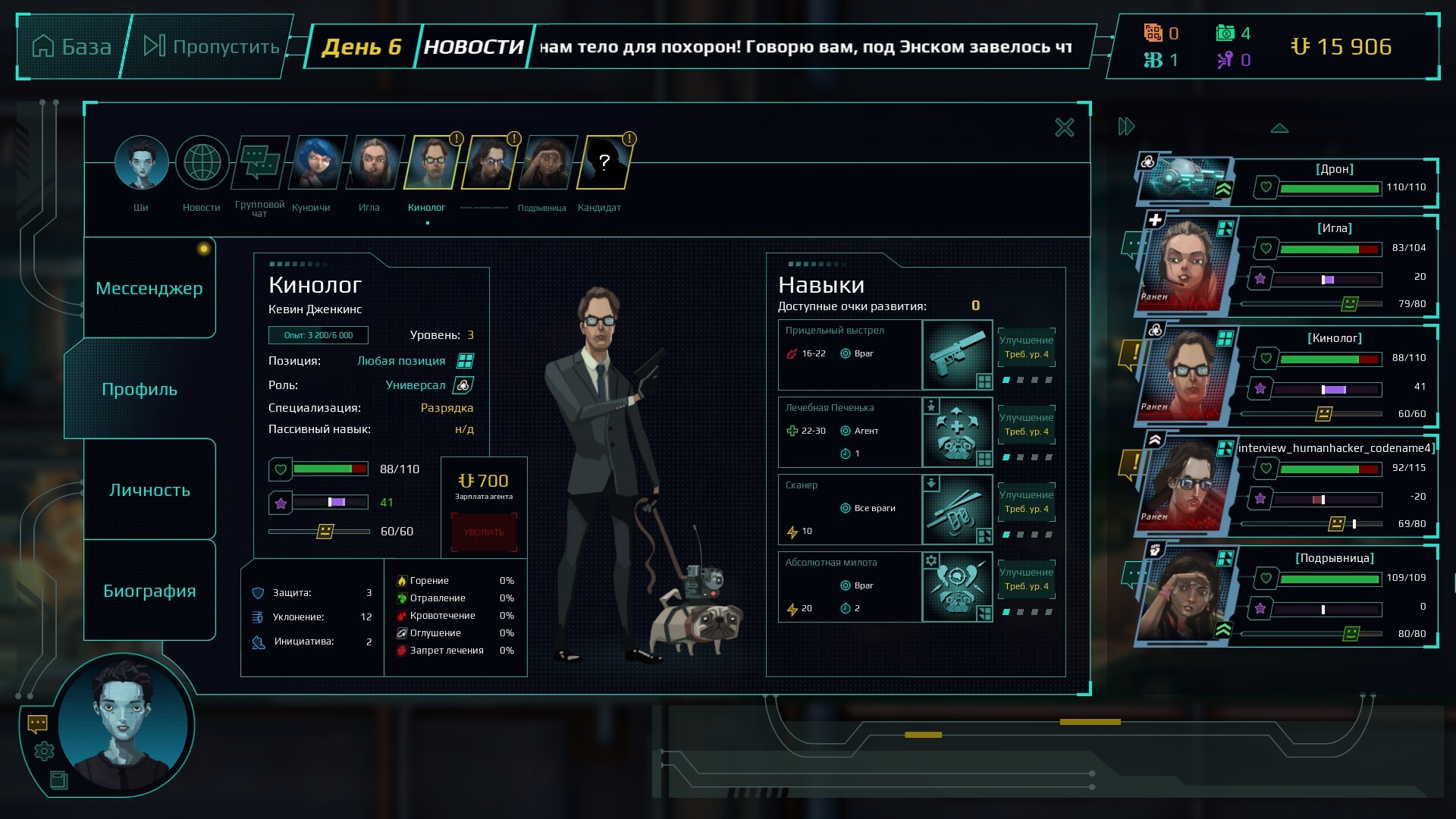Open the Новости globe contact
This screenshot has height=819, width=1456.
point(202,163)
